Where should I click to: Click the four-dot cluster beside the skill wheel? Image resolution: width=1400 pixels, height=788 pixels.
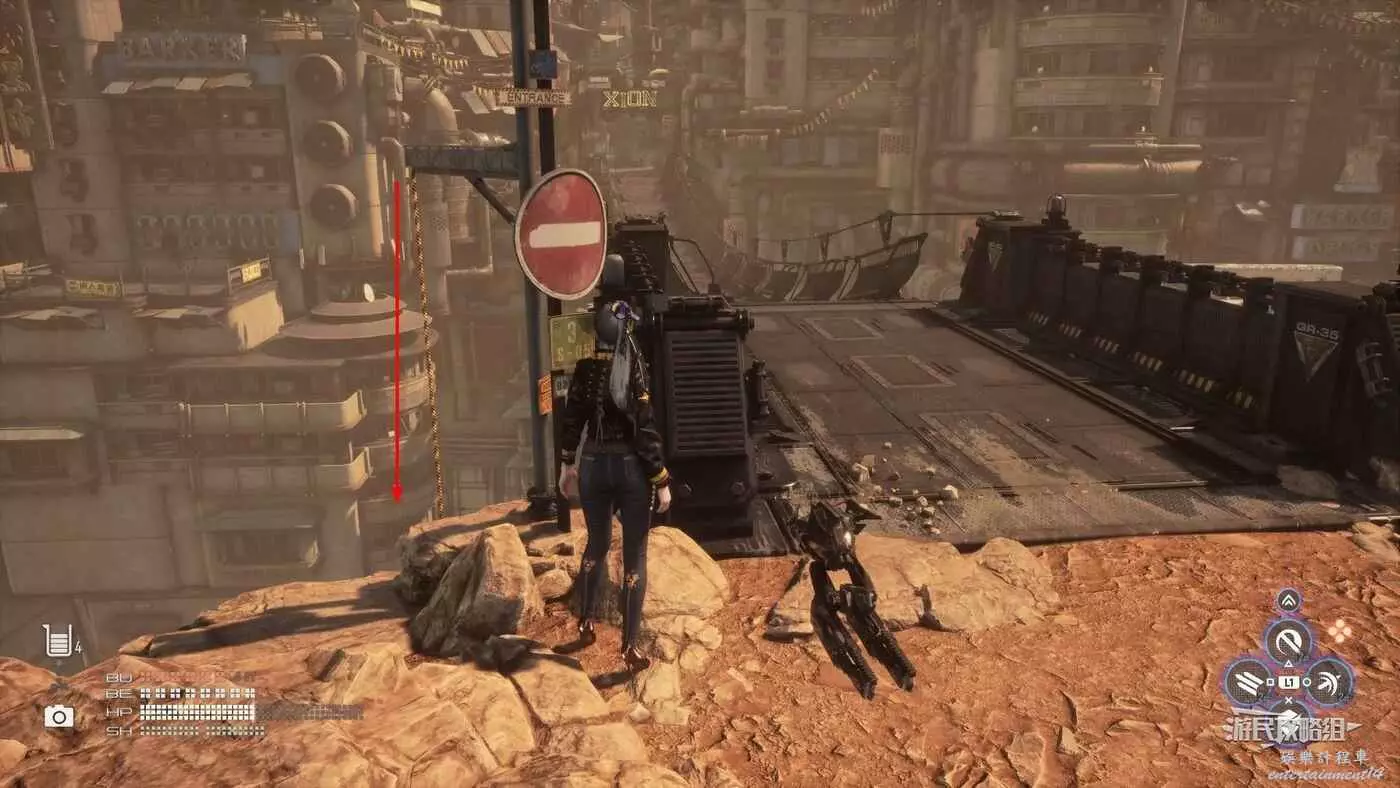(1338, 631)
